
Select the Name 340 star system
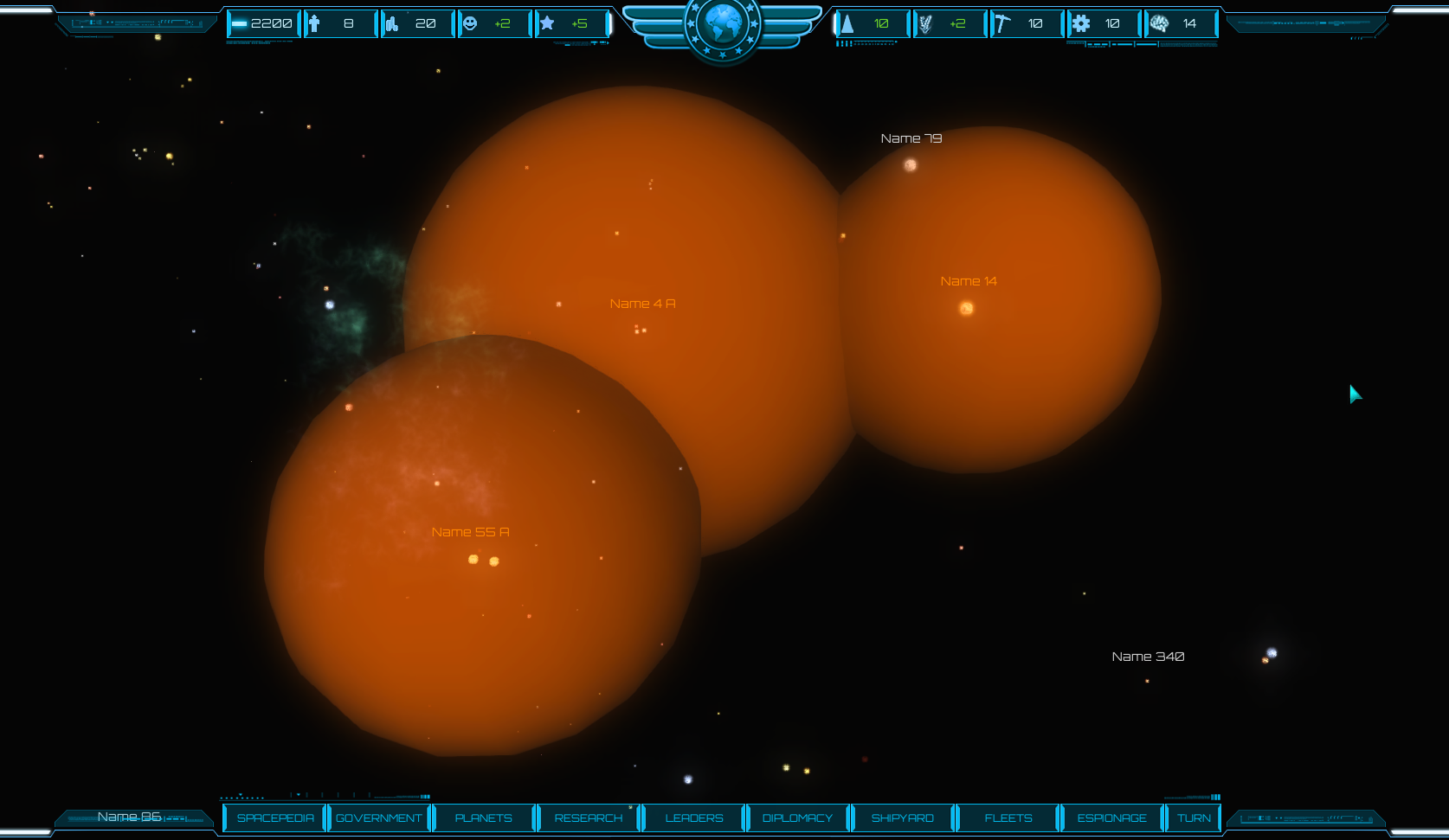point(1270,655)
